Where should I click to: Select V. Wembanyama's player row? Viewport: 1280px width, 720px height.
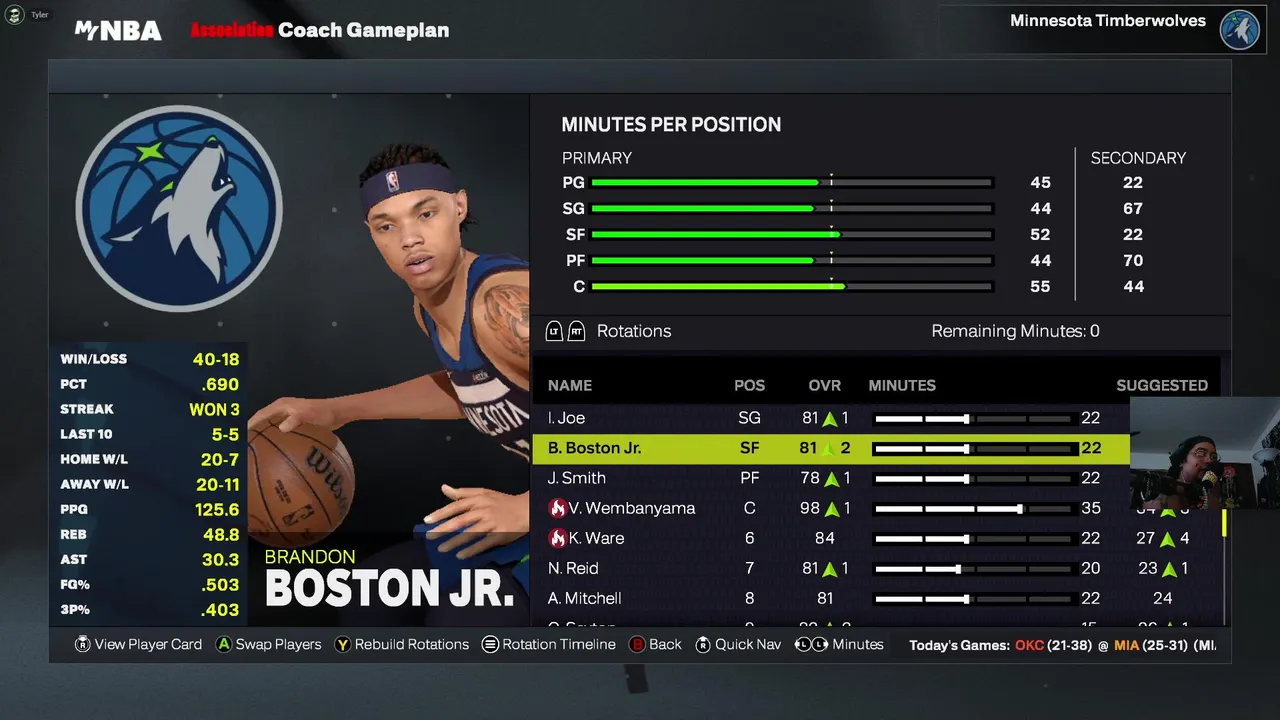click(x=631, y=508)
